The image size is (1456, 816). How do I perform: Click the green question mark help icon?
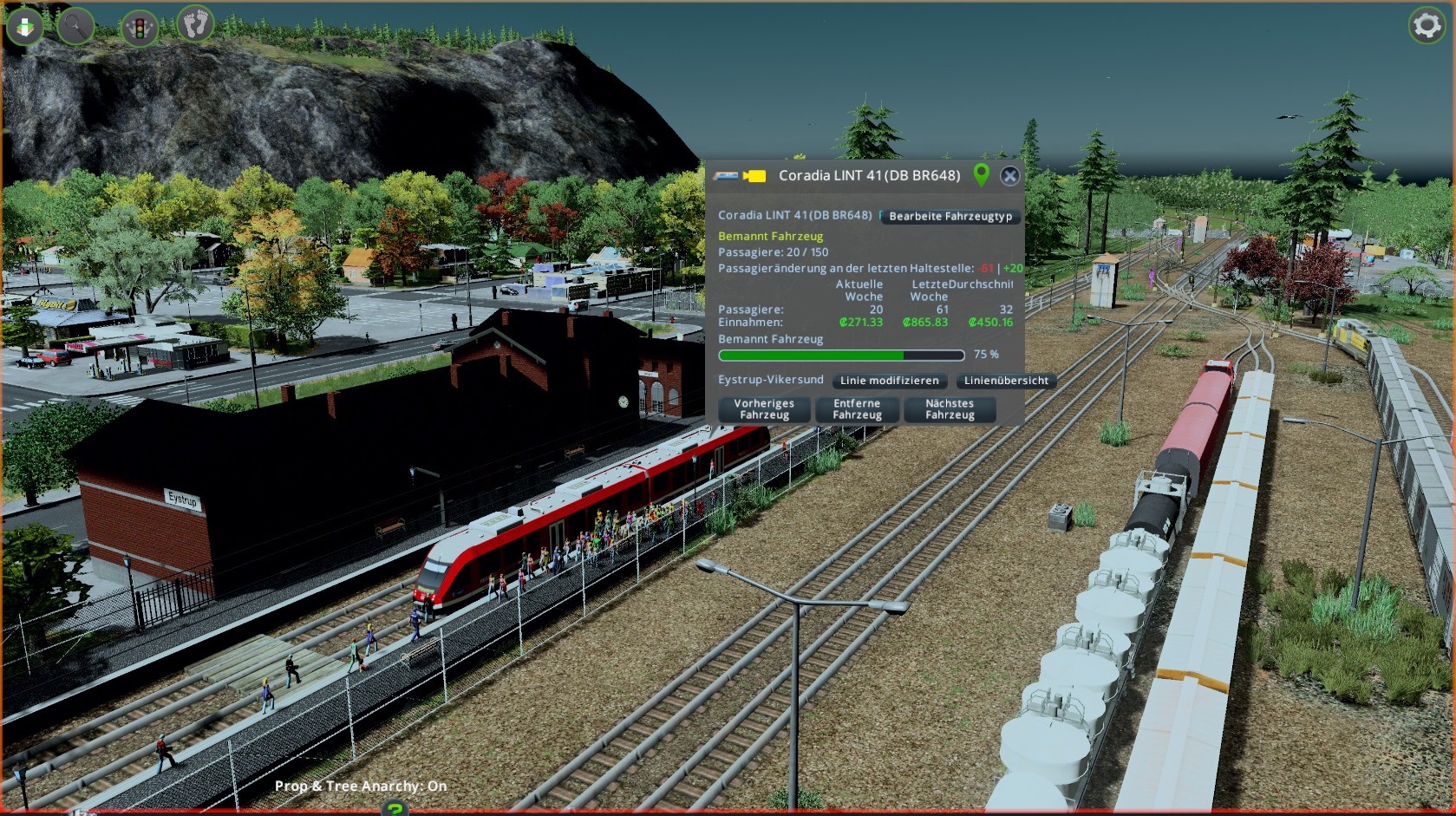click(x=395, y=809)
